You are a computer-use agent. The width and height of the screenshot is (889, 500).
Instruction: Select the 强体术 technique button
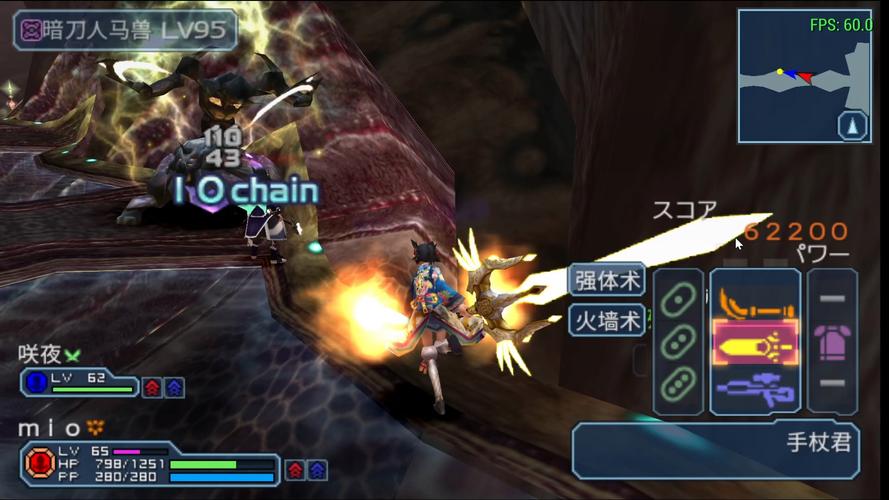(607, 280)
